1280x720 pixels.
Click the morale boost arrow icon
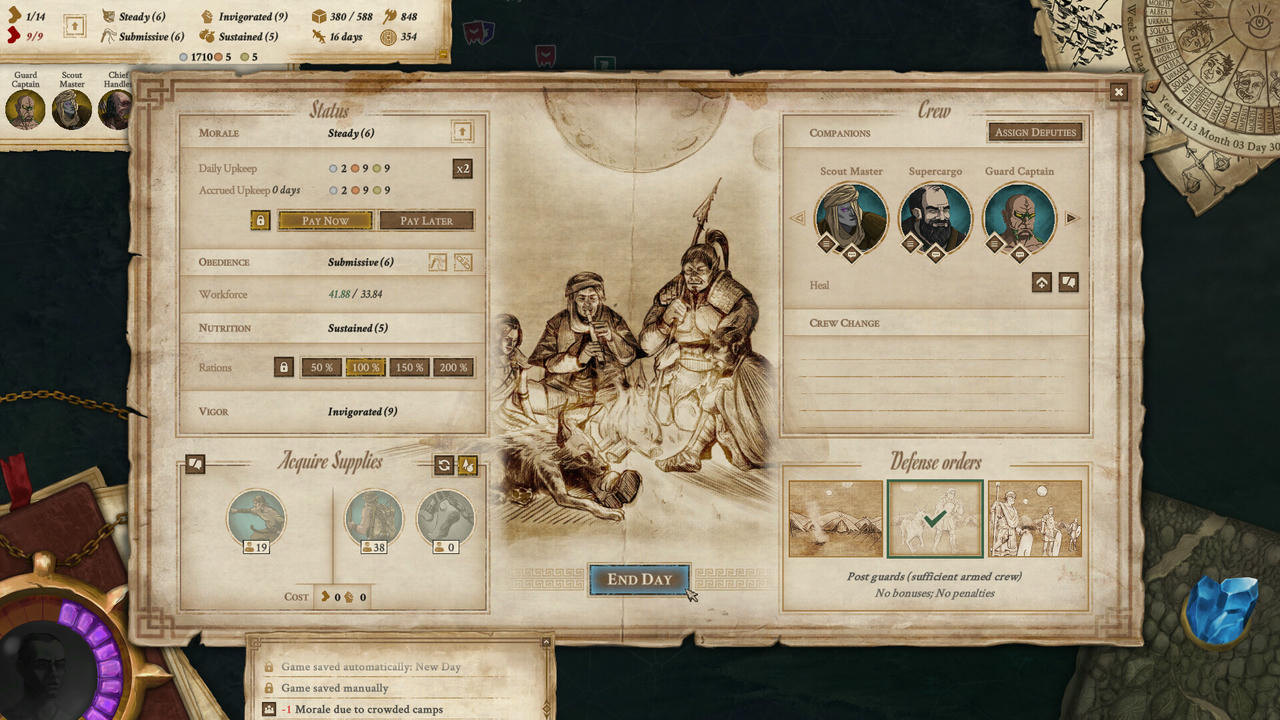point(462,131)
